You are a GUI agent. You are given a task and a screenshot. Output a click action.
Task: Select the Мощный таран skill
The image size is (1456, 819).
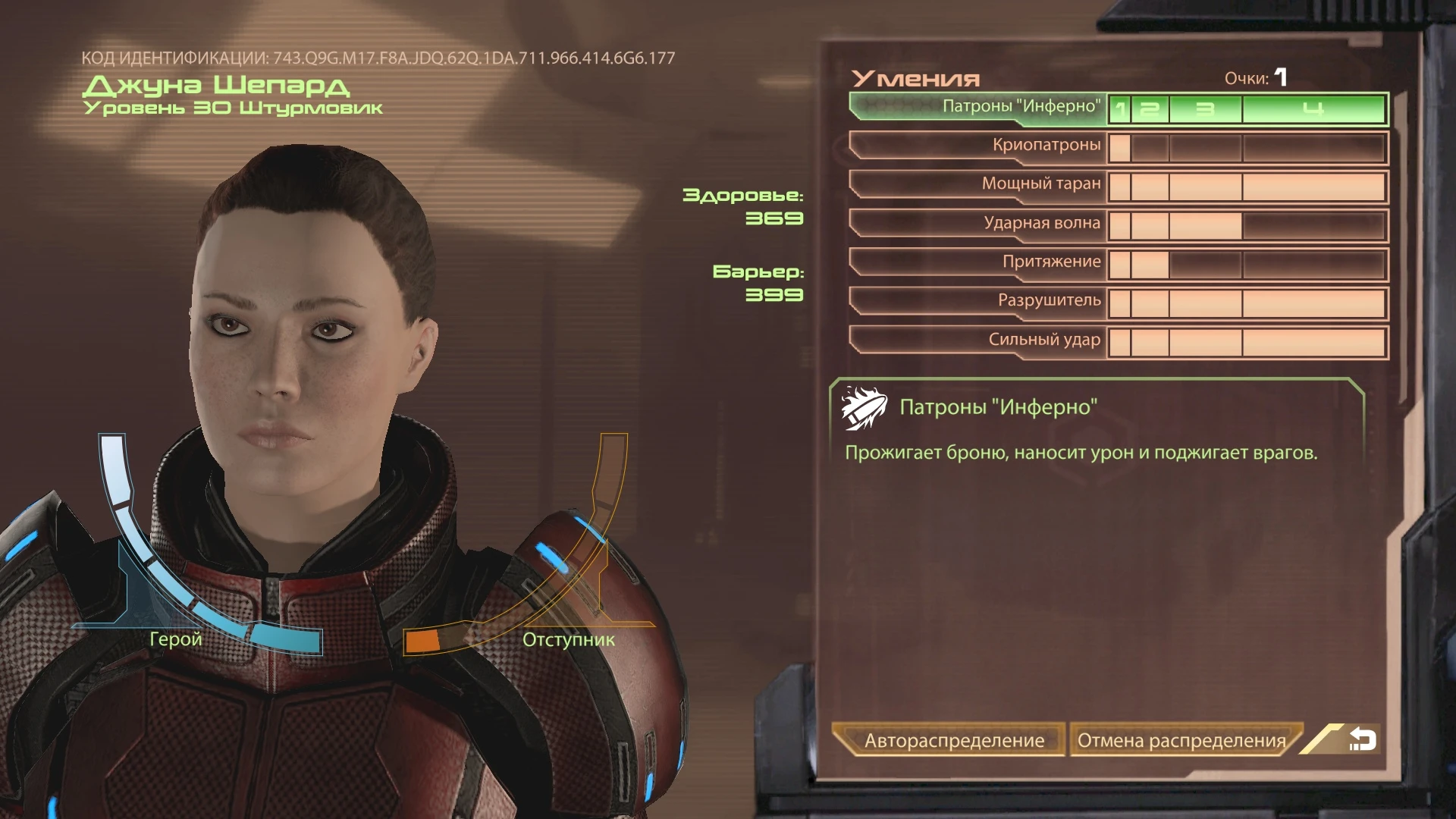1046,184
